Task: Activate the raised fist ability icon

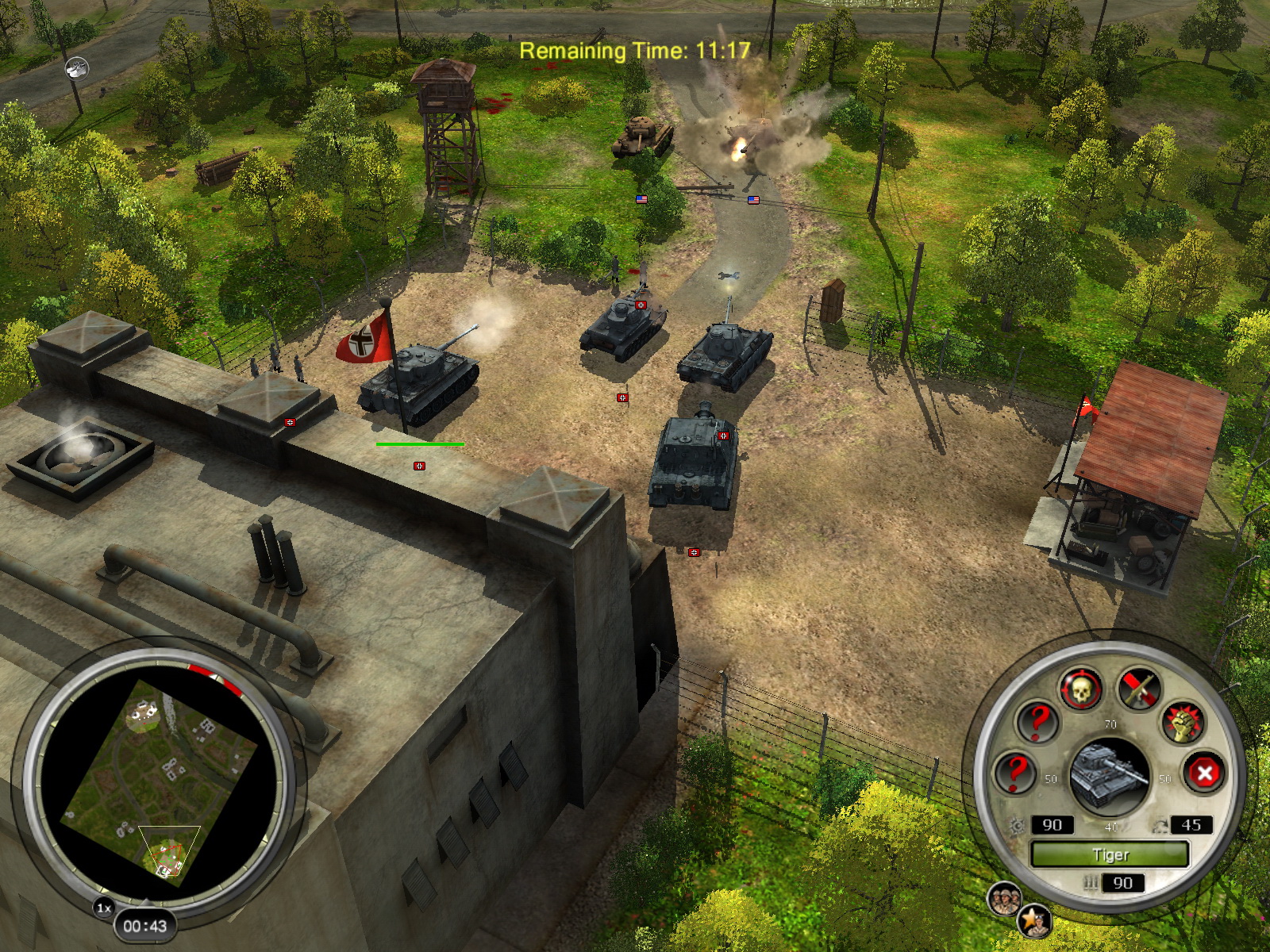Action: 1183,723
